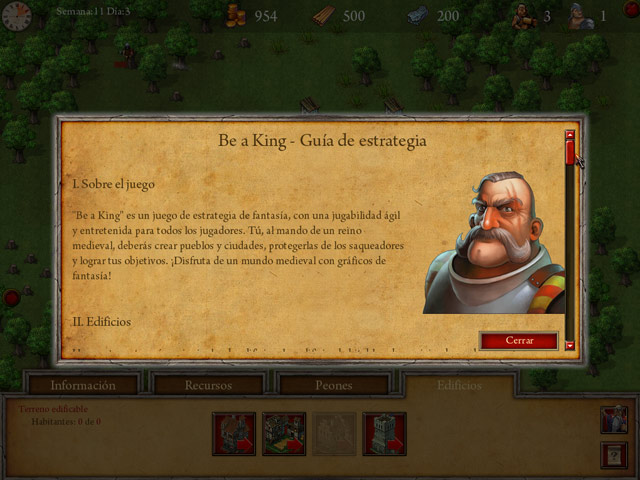Select the Edificios tab

459,385
